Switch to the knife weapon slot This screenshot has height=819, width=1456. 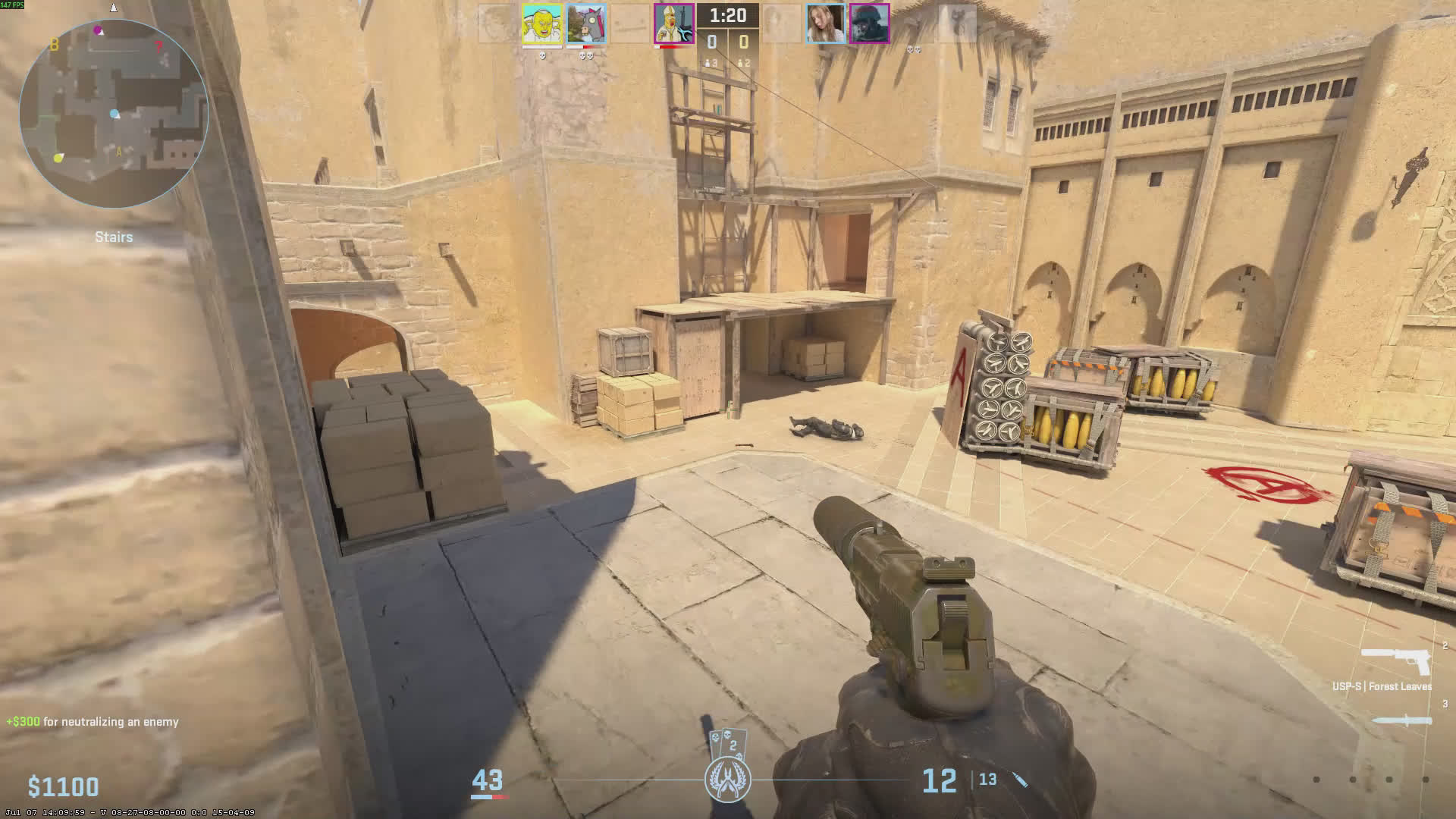(x=1402, y=720)
